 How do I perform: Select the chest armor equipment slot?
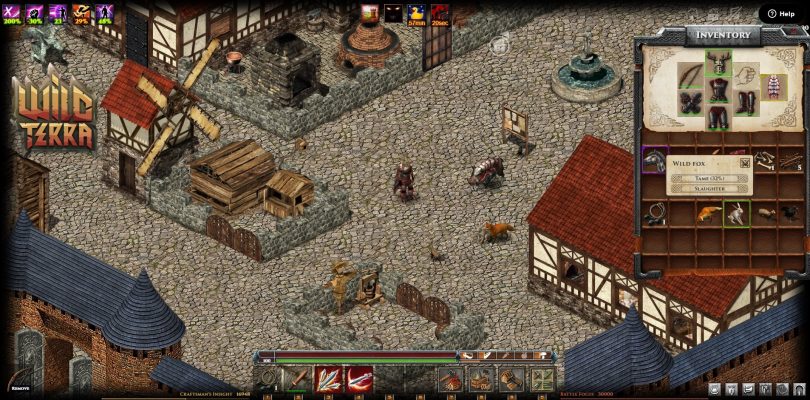(717, 91)
